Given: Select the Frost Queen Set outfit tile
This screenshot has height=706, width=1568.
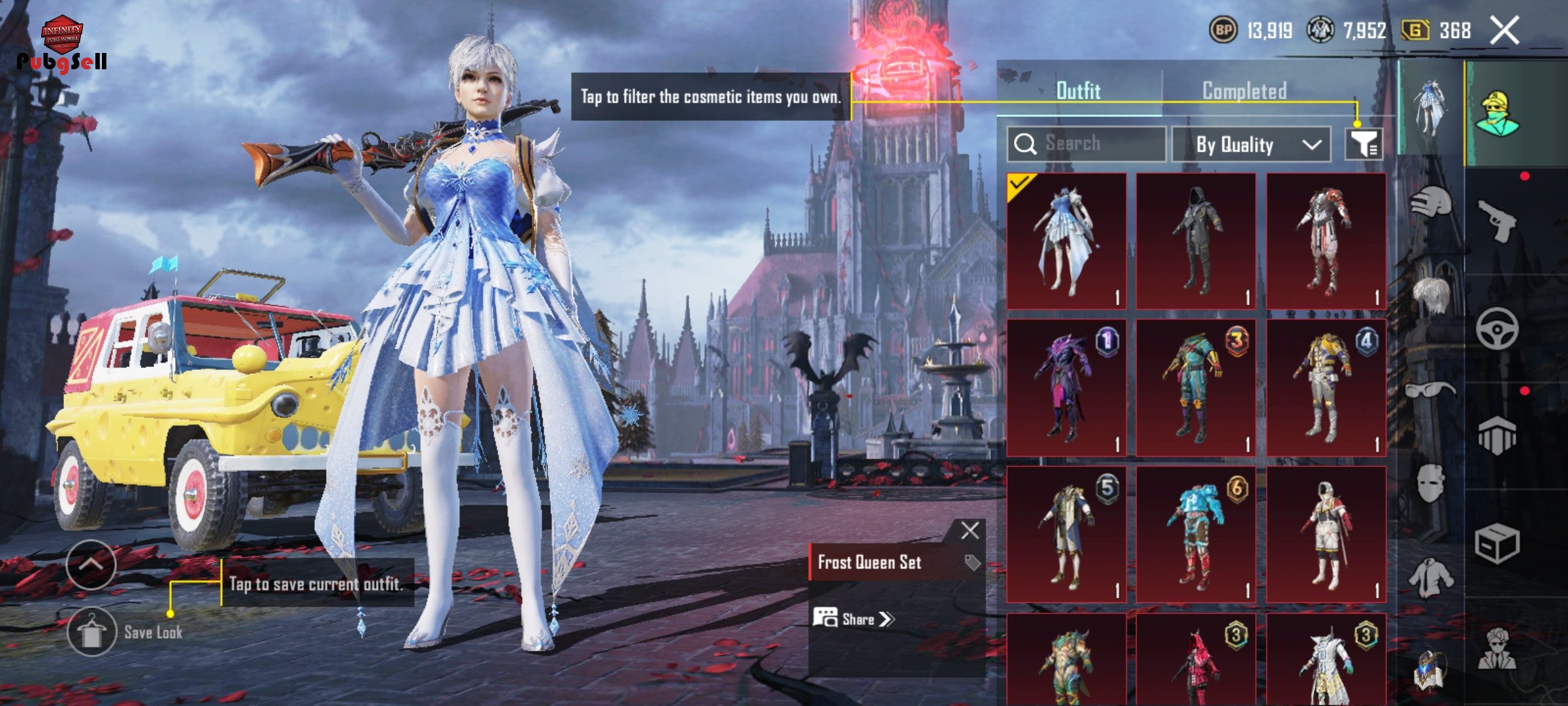Looking at the screenshot, I should pyautogui.click(x=1066, y=241).
